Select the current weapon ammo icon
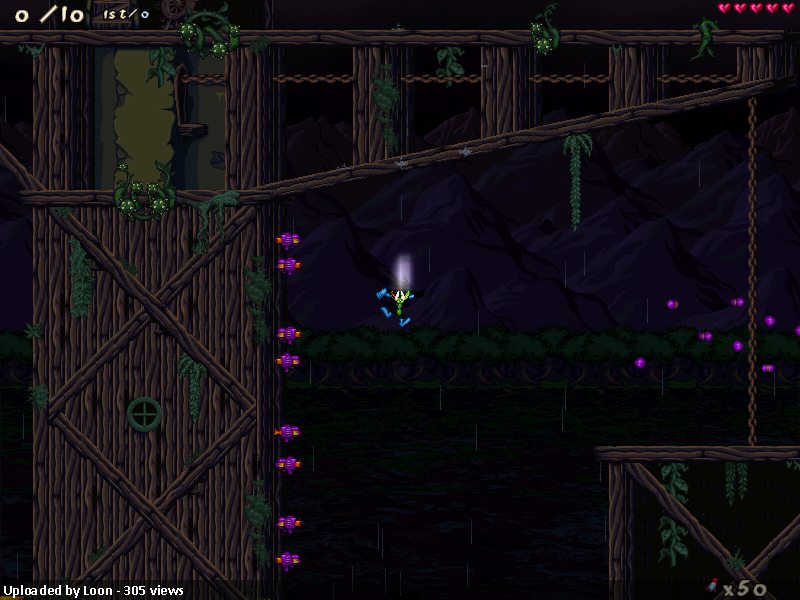Image resolution: width=800 pixels, height=600 pixels. (712, 586)
